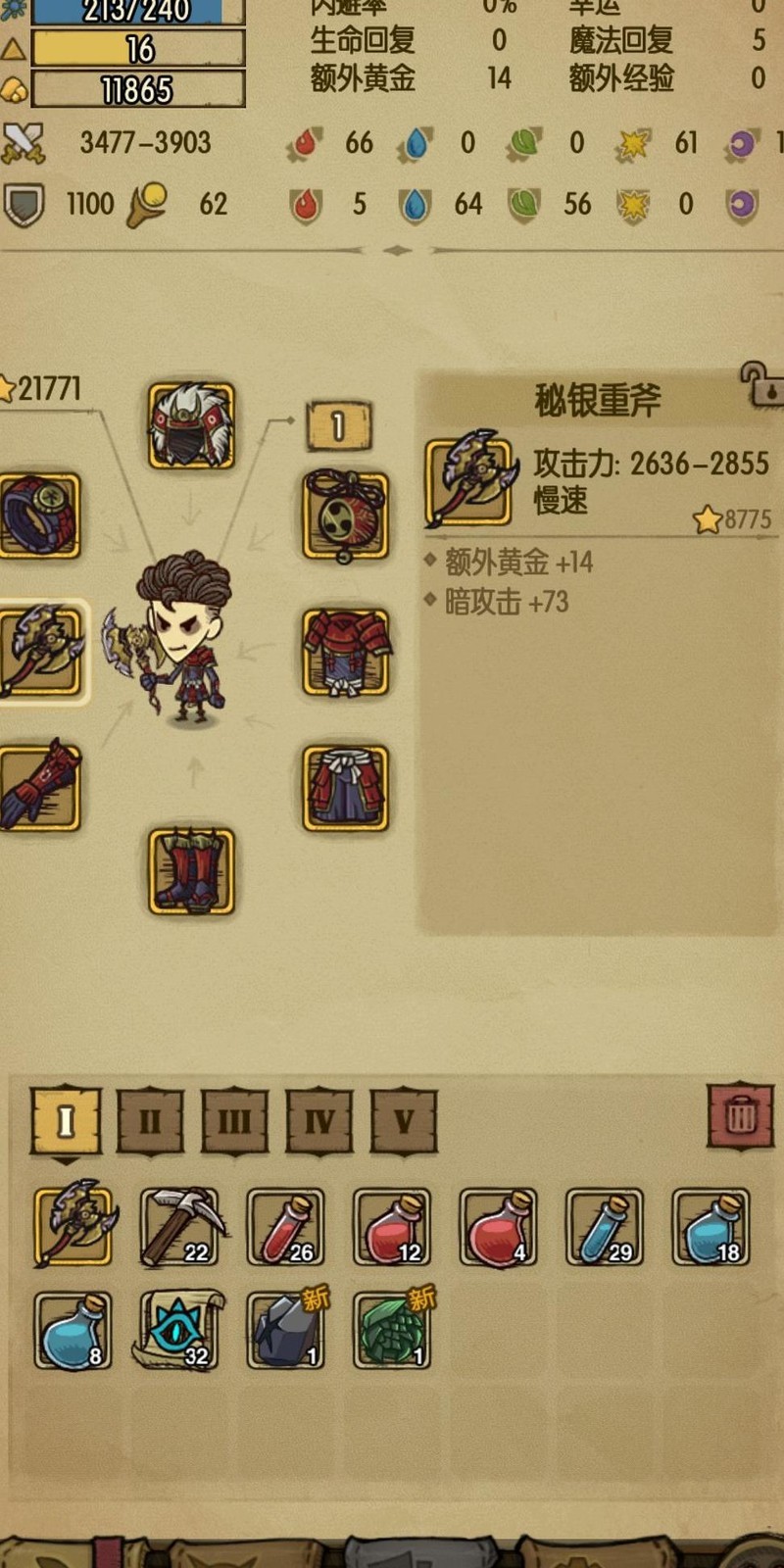Screen dimensions: 784x1568
Task: Switch to inventory tab III
Action: point(234,1120)
